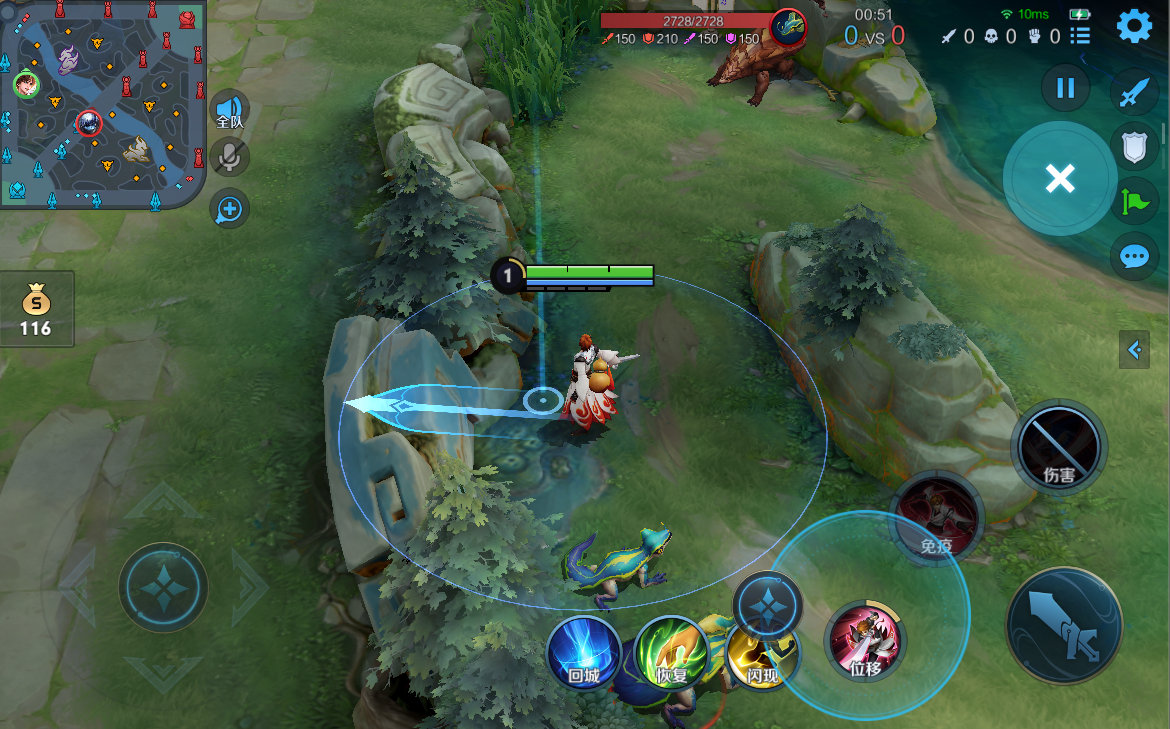Activate the 回城 recall skill
1170x729 pixels.
583,652
